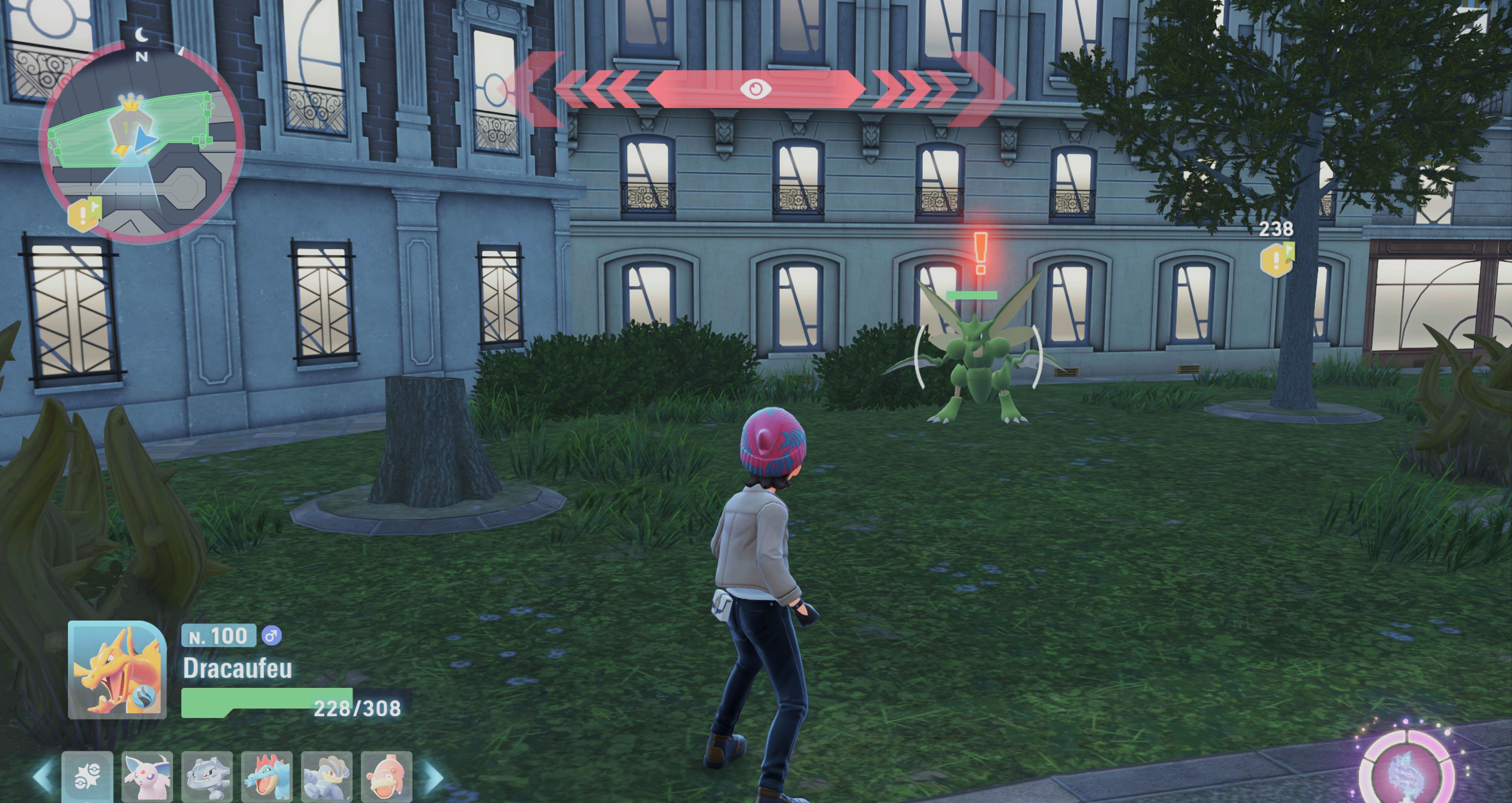Click the left arrow of the party bar
This screenshot has height=803, width=1512.
point(42,776)
